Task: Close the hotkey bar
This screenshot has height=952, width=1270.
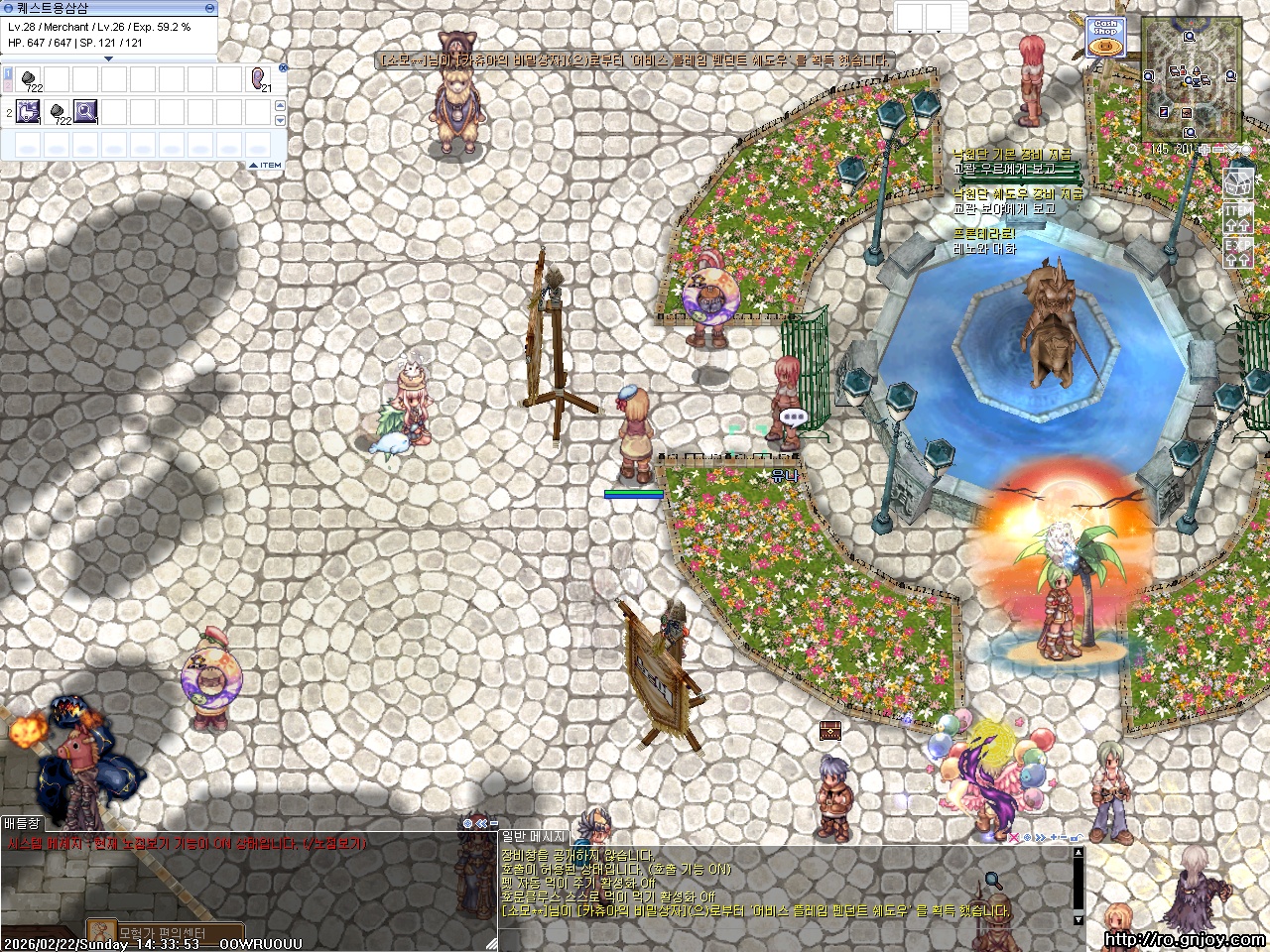Action: coord(283,68)
